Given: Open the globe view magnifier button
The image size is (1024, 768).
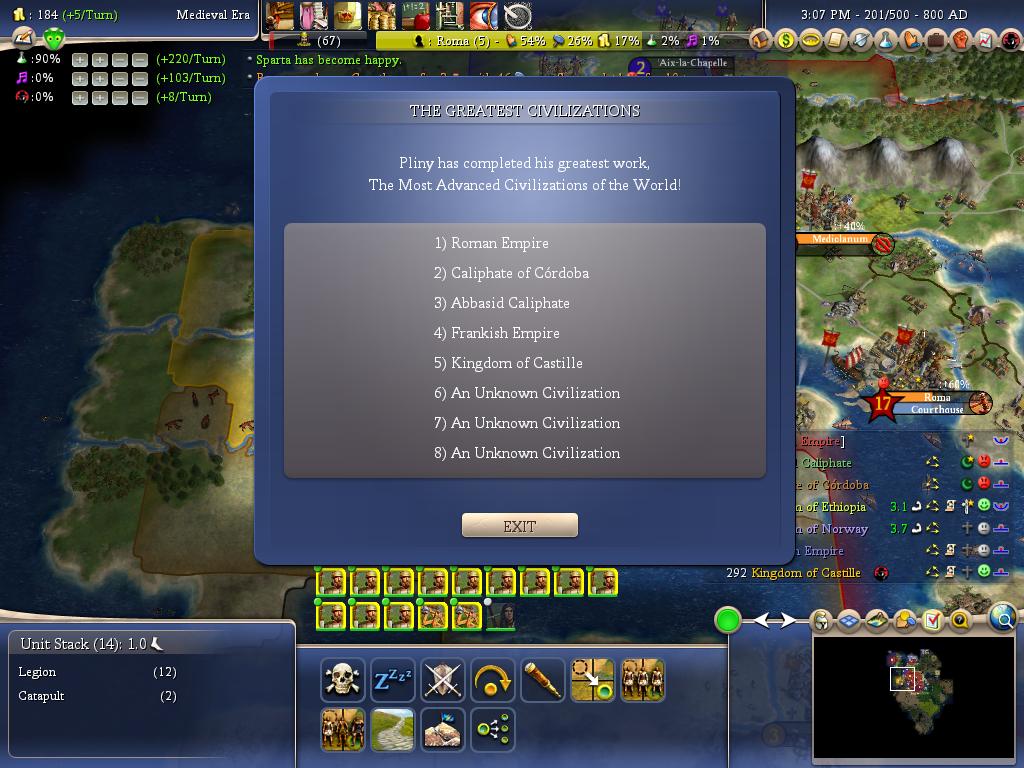Looking at the screenshot, I should point(1003,619).
